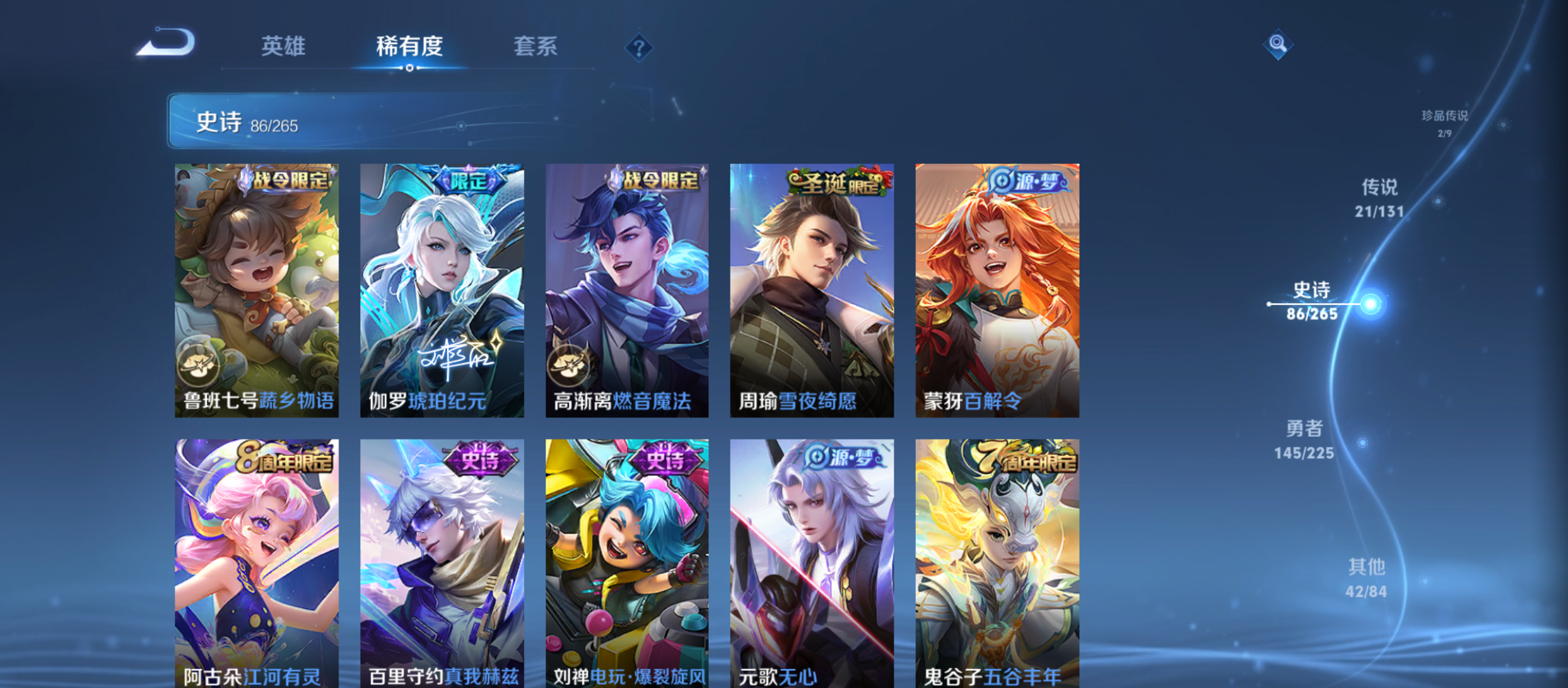Switch to the 英雄 tab
The width and height of the screenshot is (1568, 688).
tap(283, 47)
